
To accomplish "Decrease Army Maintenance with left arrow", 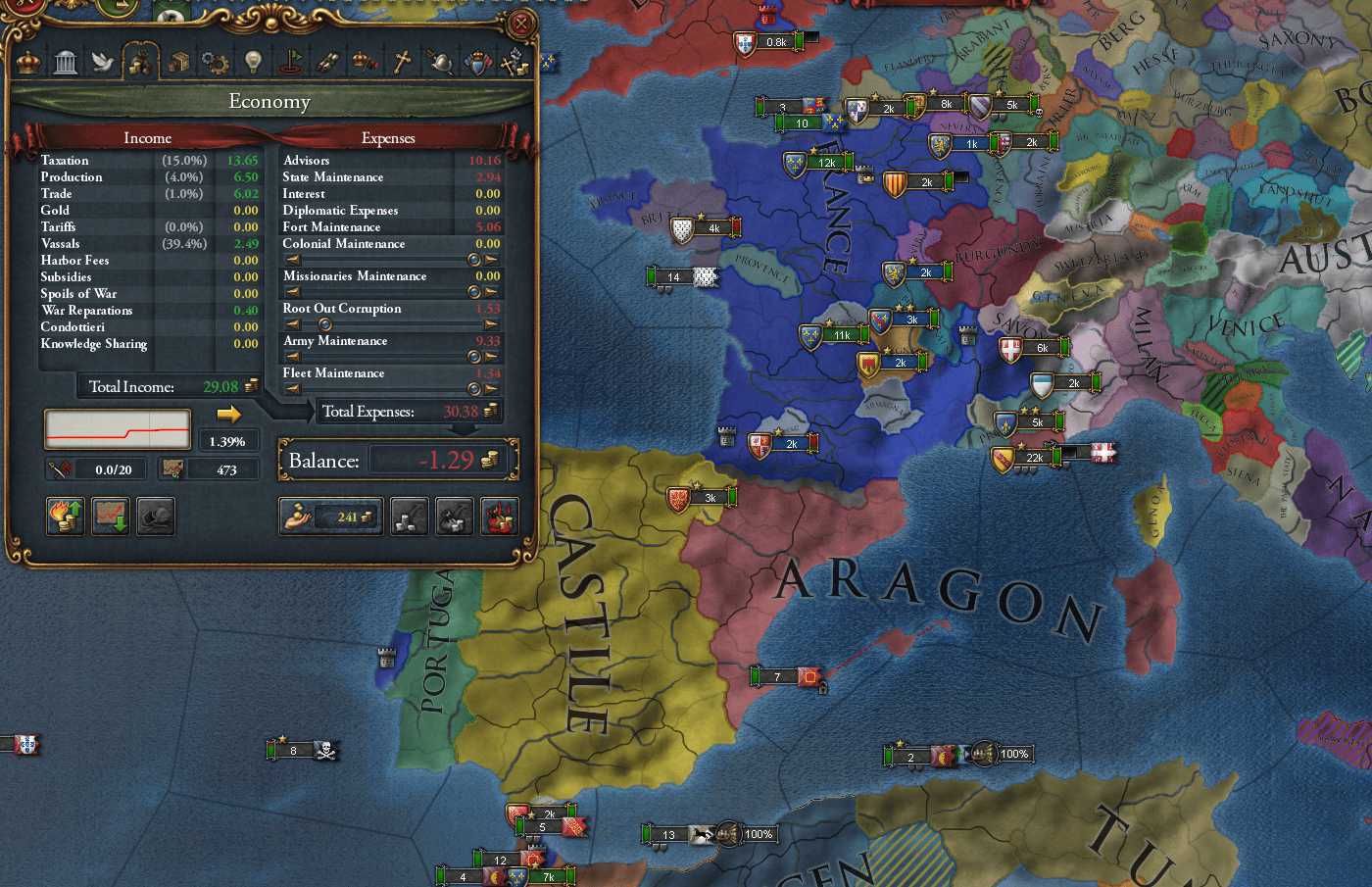I will tap(293, 357).
